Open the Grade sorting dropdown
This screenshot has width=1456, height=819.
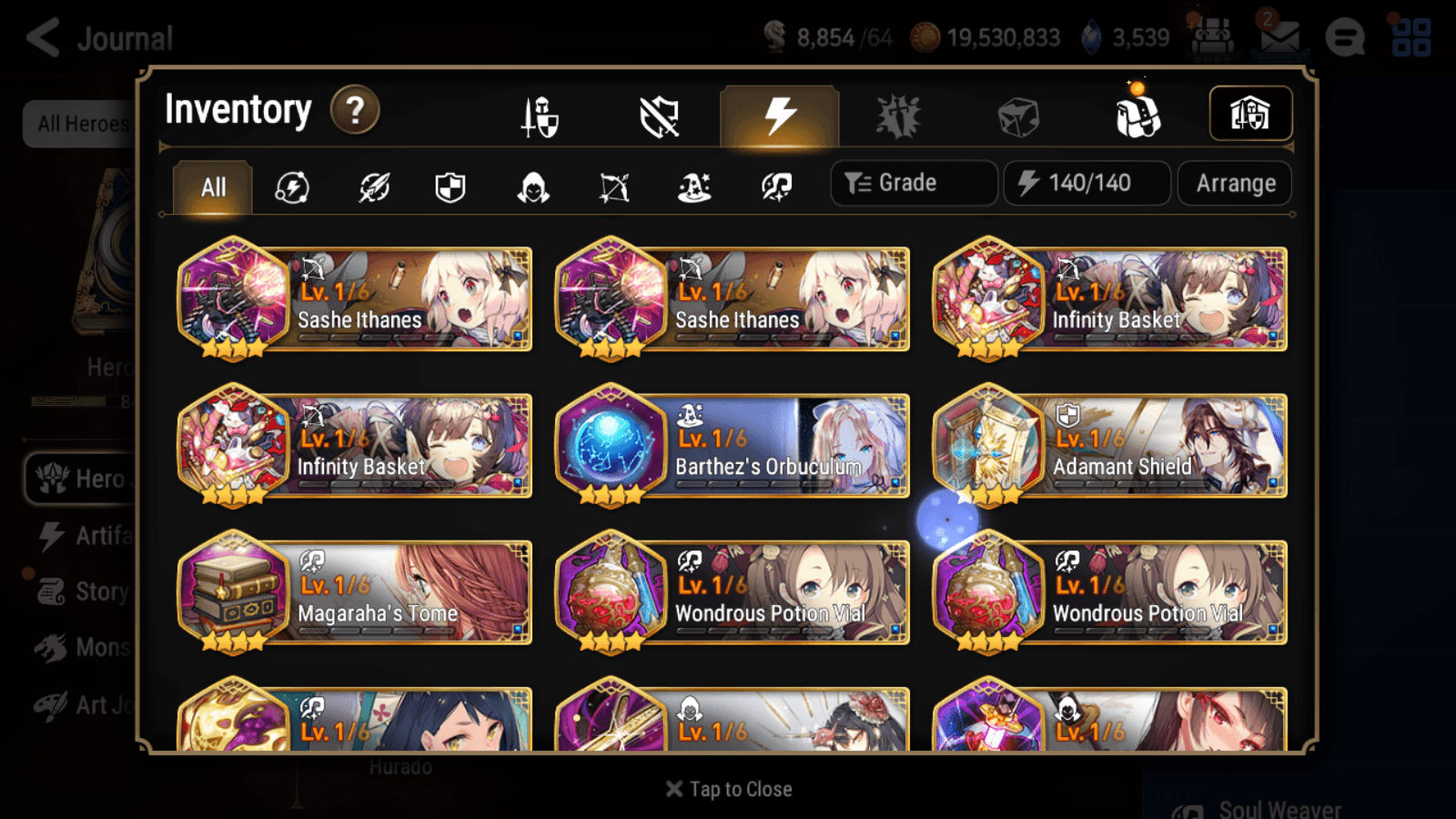913,182
